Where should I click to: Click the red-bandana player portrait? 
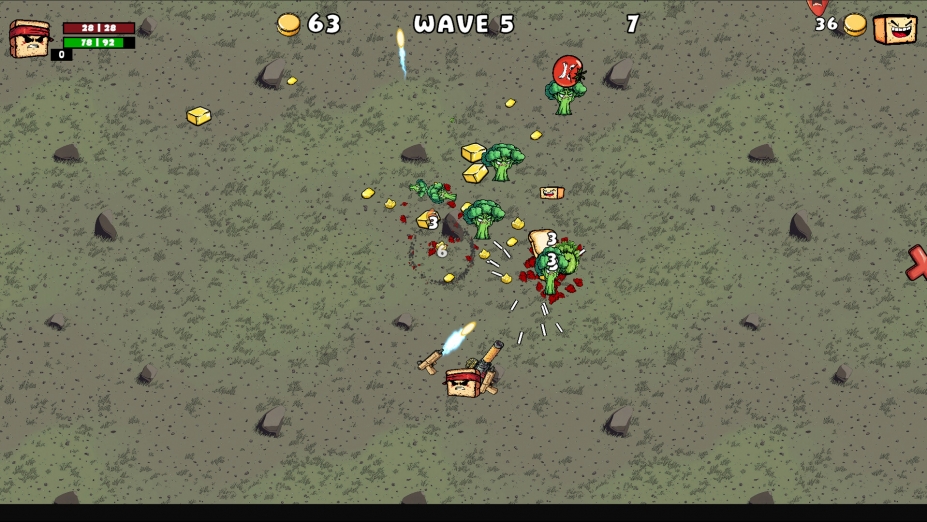click(29, 38)
